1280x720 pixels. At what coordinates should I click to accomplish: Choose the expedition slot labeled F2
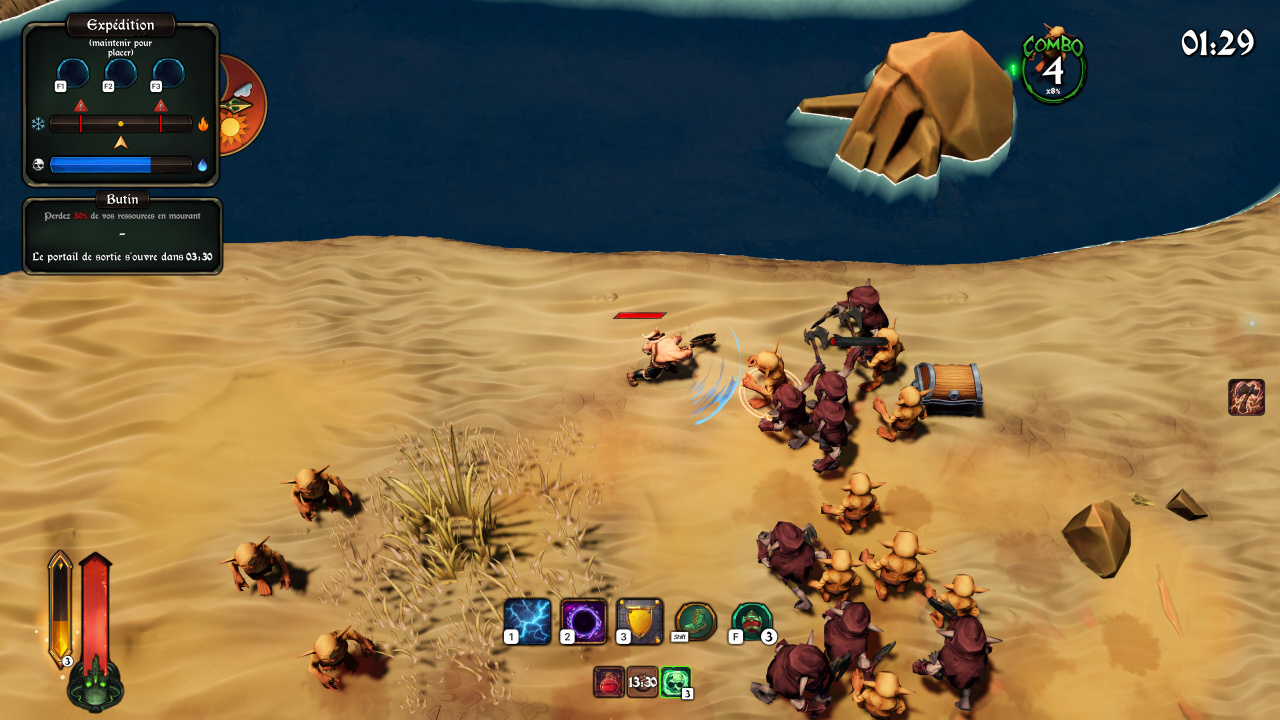[x=121, y=73]
